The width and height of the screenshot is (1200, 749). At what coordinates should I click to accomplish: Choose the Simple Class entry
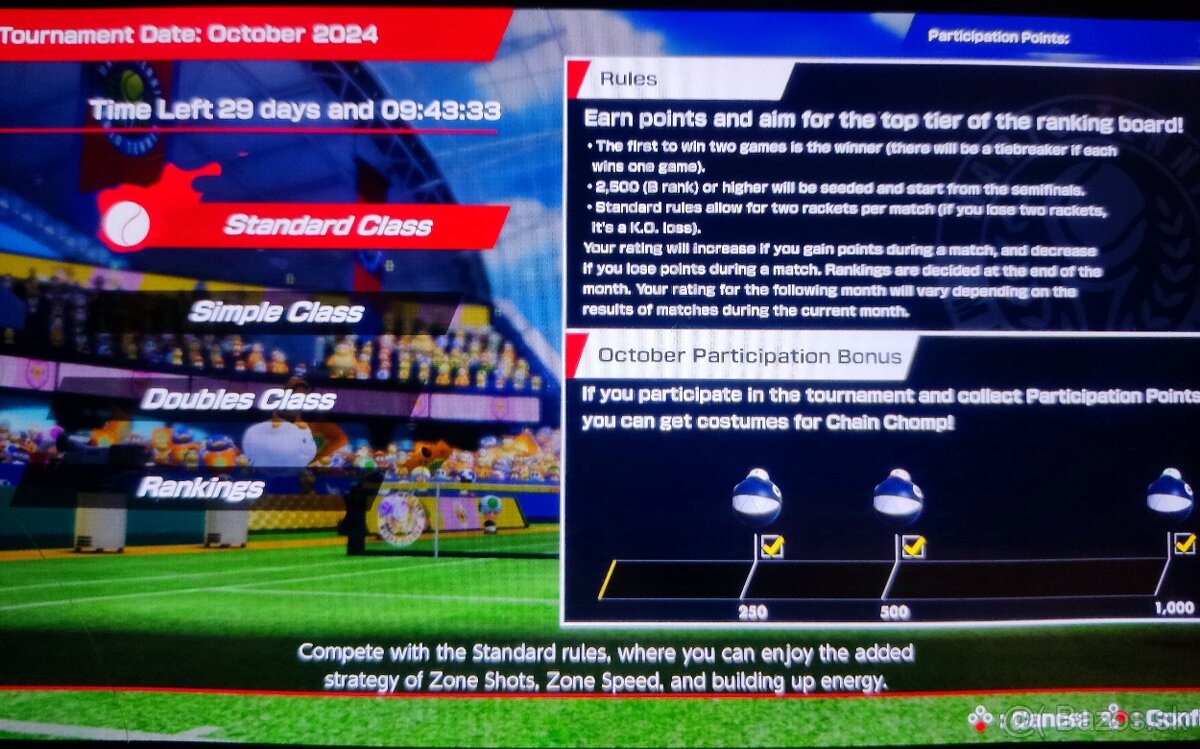click(x=276, y=312)
